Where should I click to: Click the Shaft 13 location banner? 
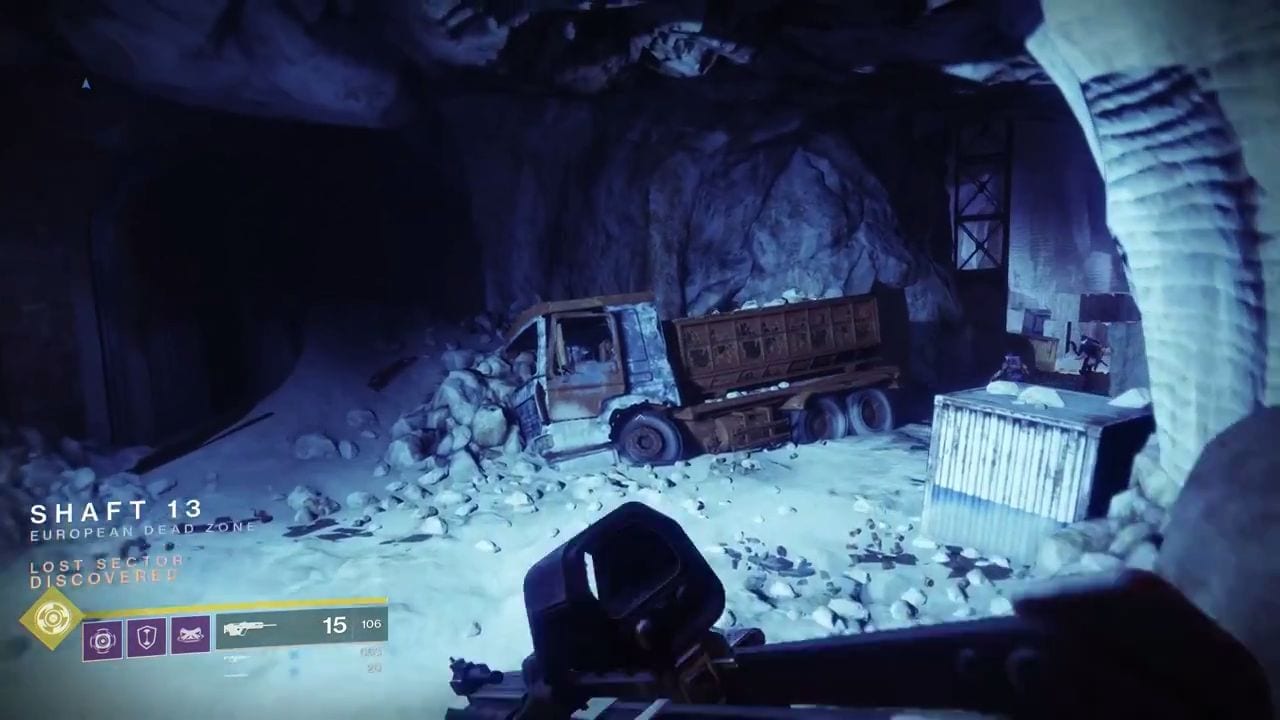click(116, 514)
